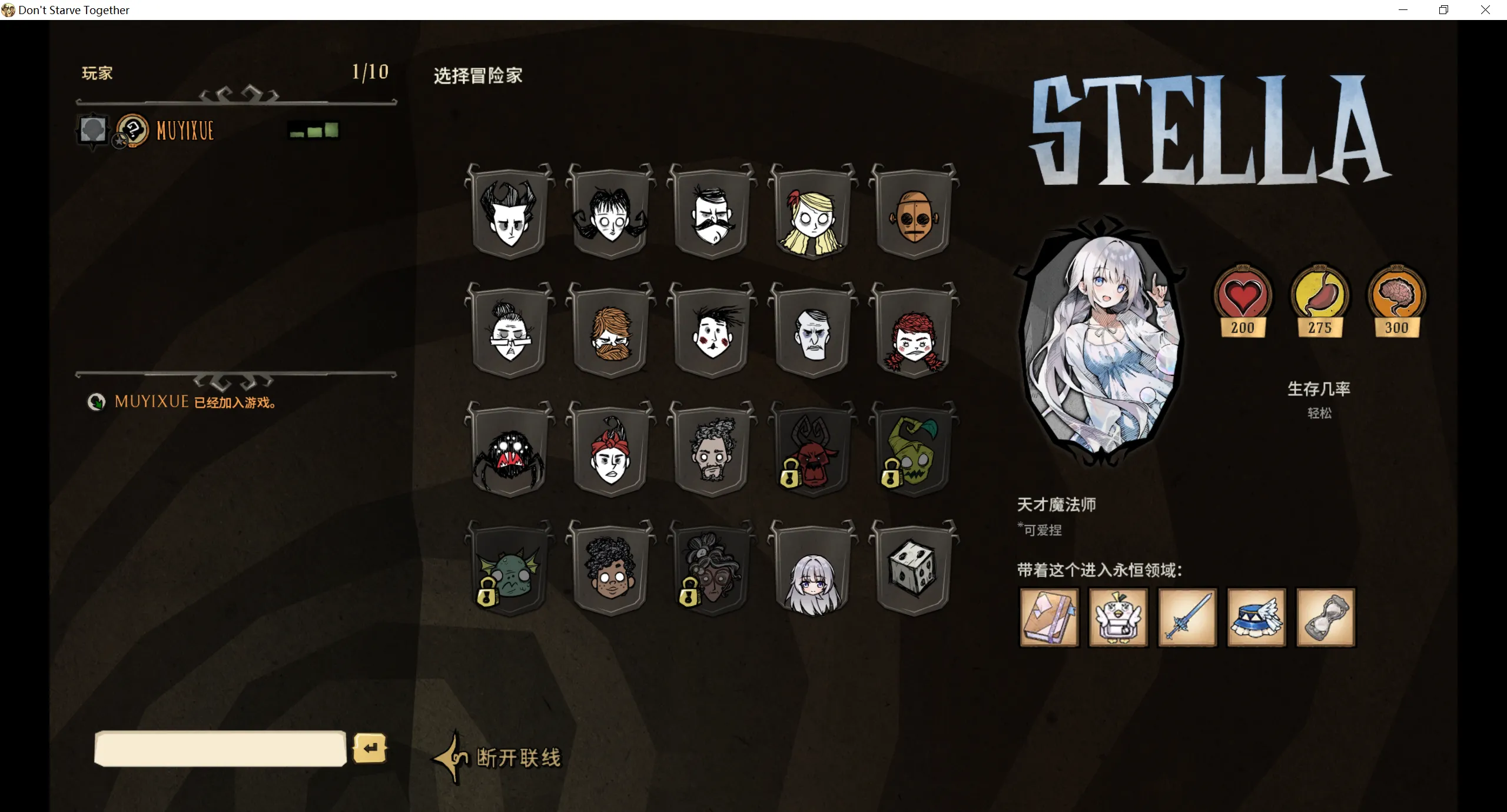
Task: Choose Willow with black pigtails
Action: [x=610, y=213]
